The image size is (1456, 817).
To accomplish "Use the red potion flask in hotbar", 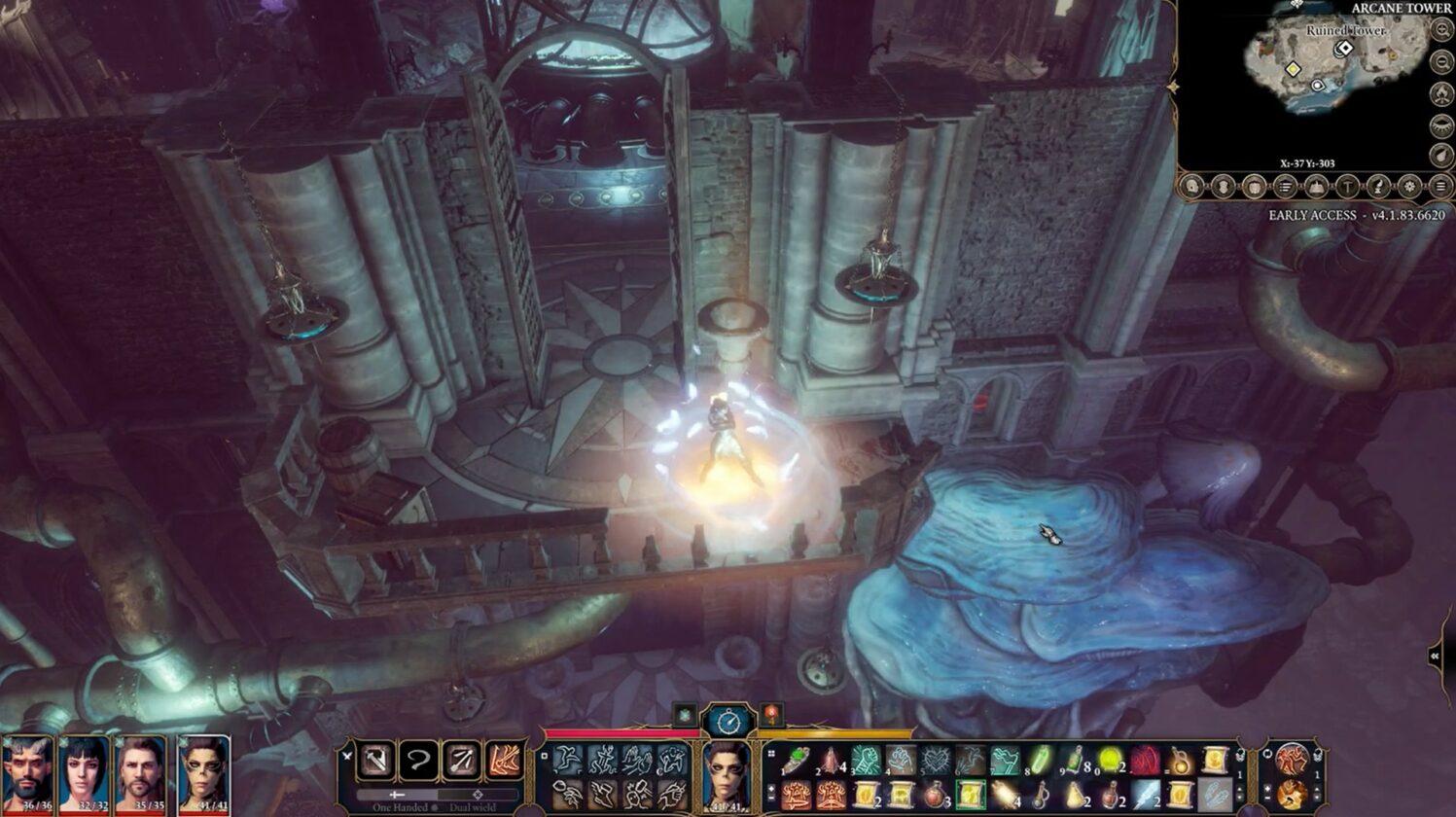I will [935, 795].
